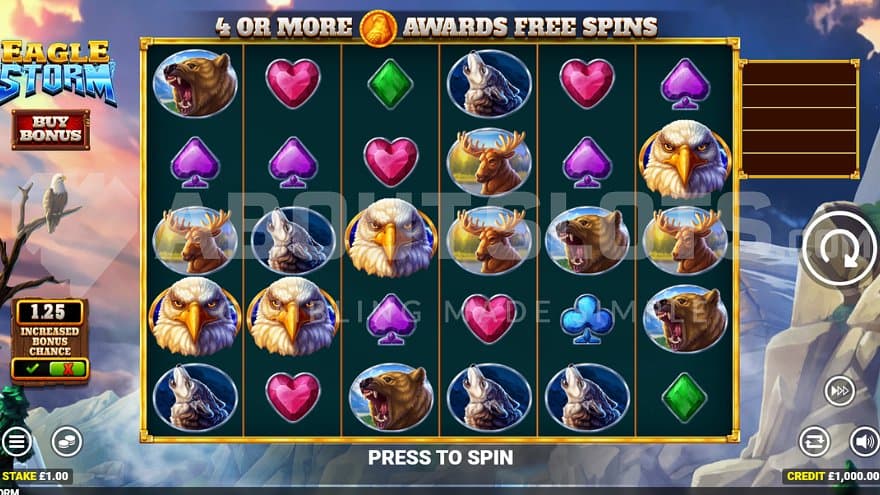Mute sound with the speaker icon
The image size is (880, 495).
864,441
